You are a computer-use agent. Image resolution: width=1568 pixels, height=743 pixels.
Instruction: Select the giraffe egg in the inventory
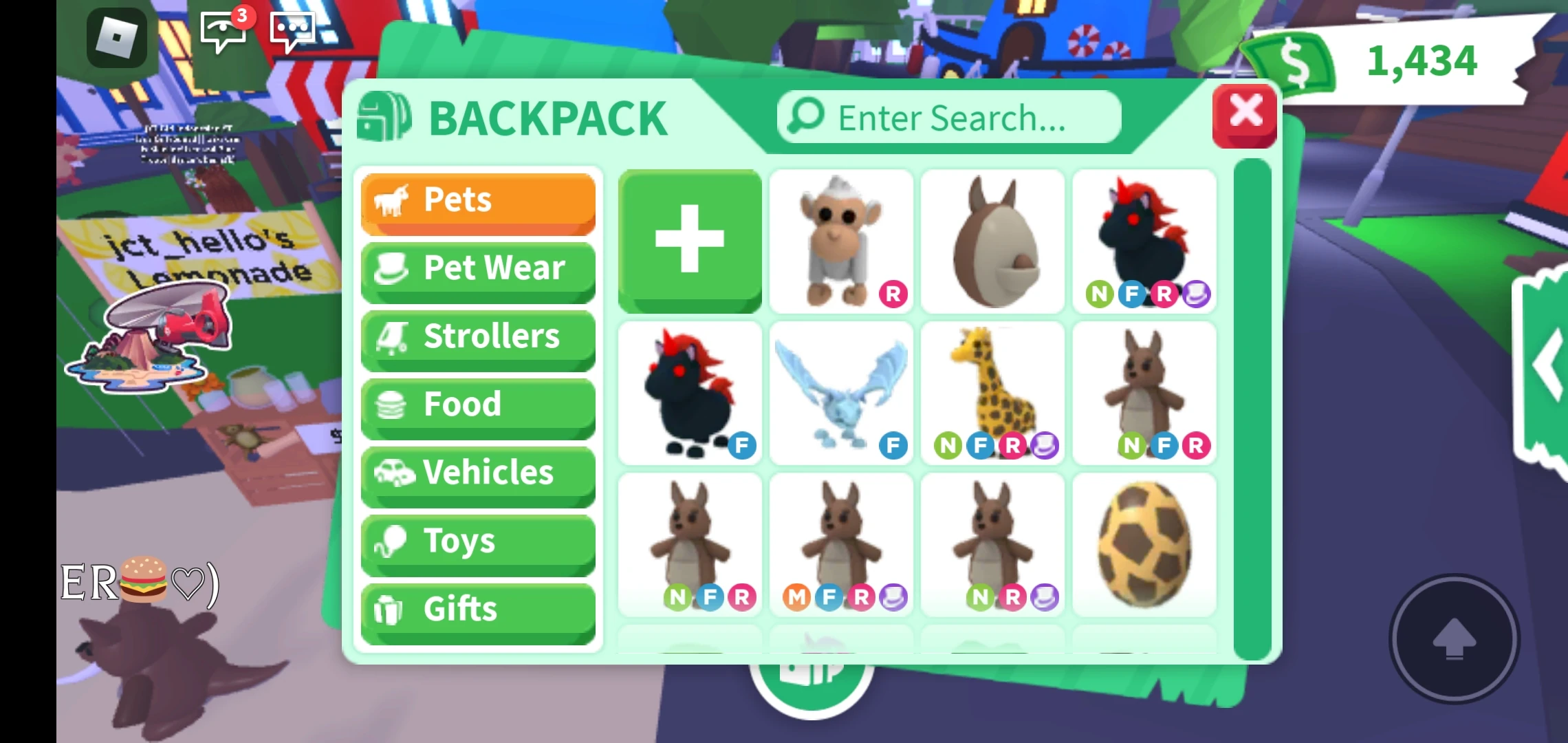tap(1144, 543)
